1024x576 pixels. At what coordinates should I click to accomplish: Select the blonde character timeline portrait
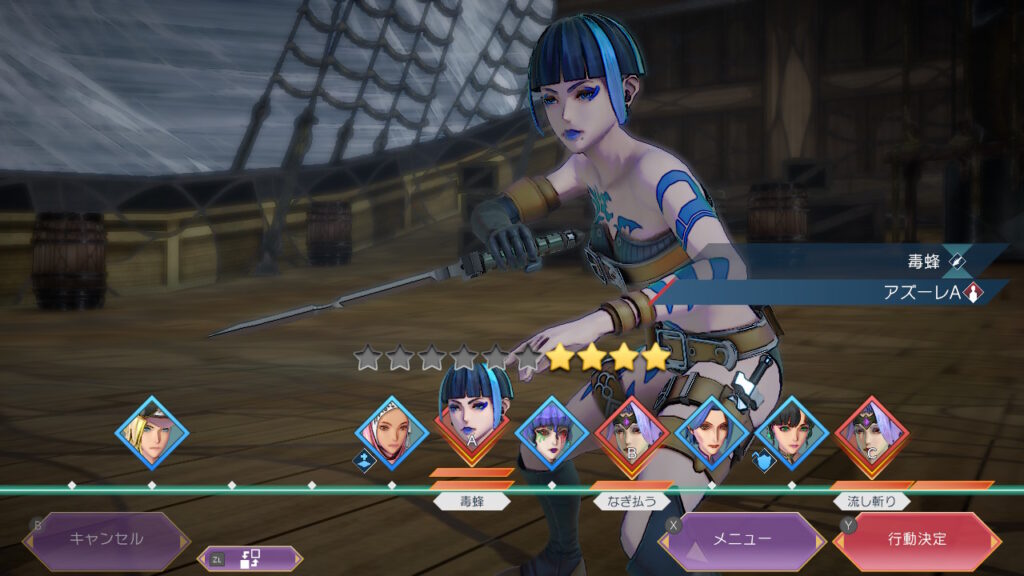[x=152, y=433]
